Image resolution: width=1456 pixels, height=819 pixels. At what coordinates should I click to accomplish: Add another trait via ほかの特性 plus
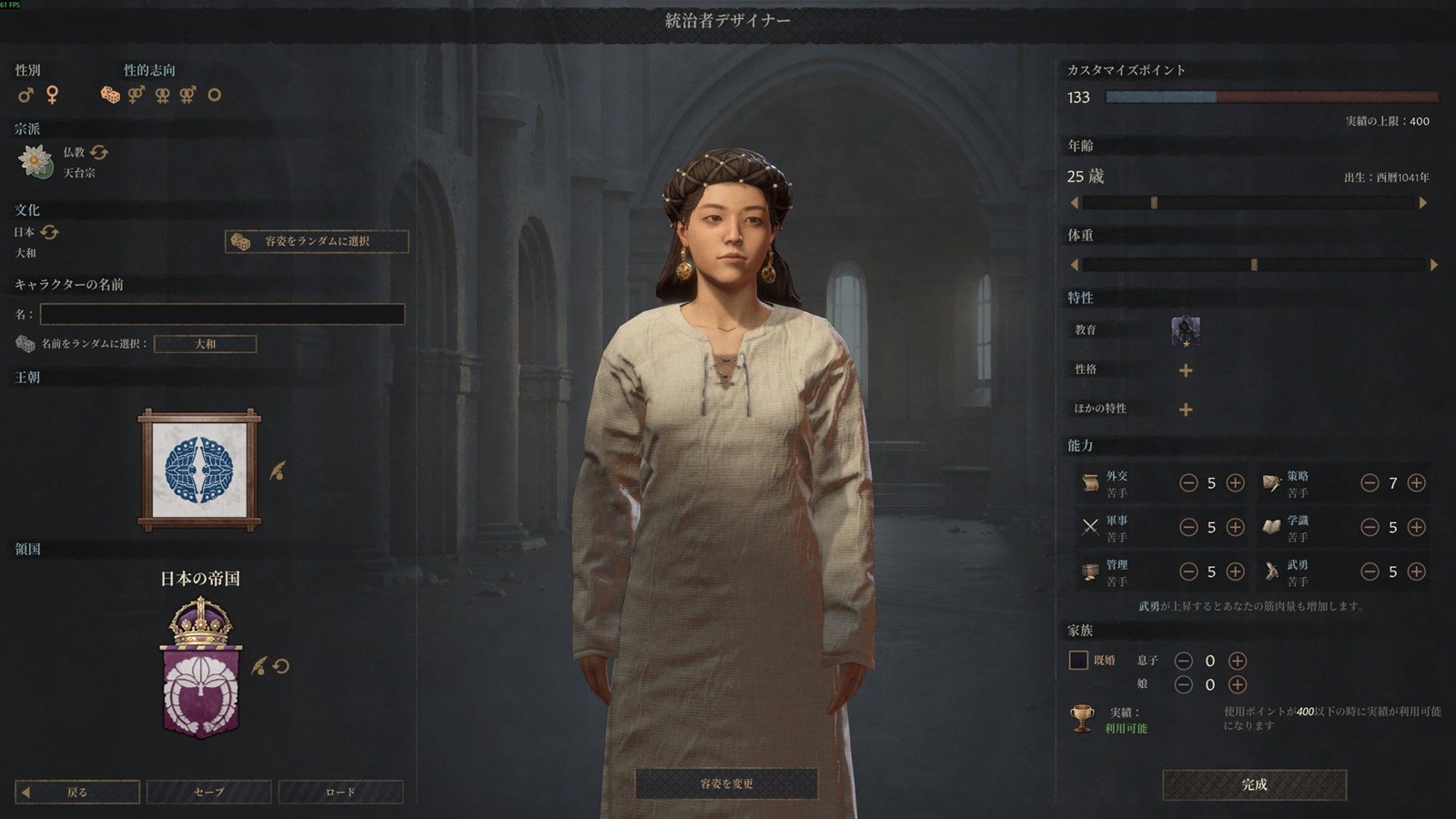(x=1185, y=409)
